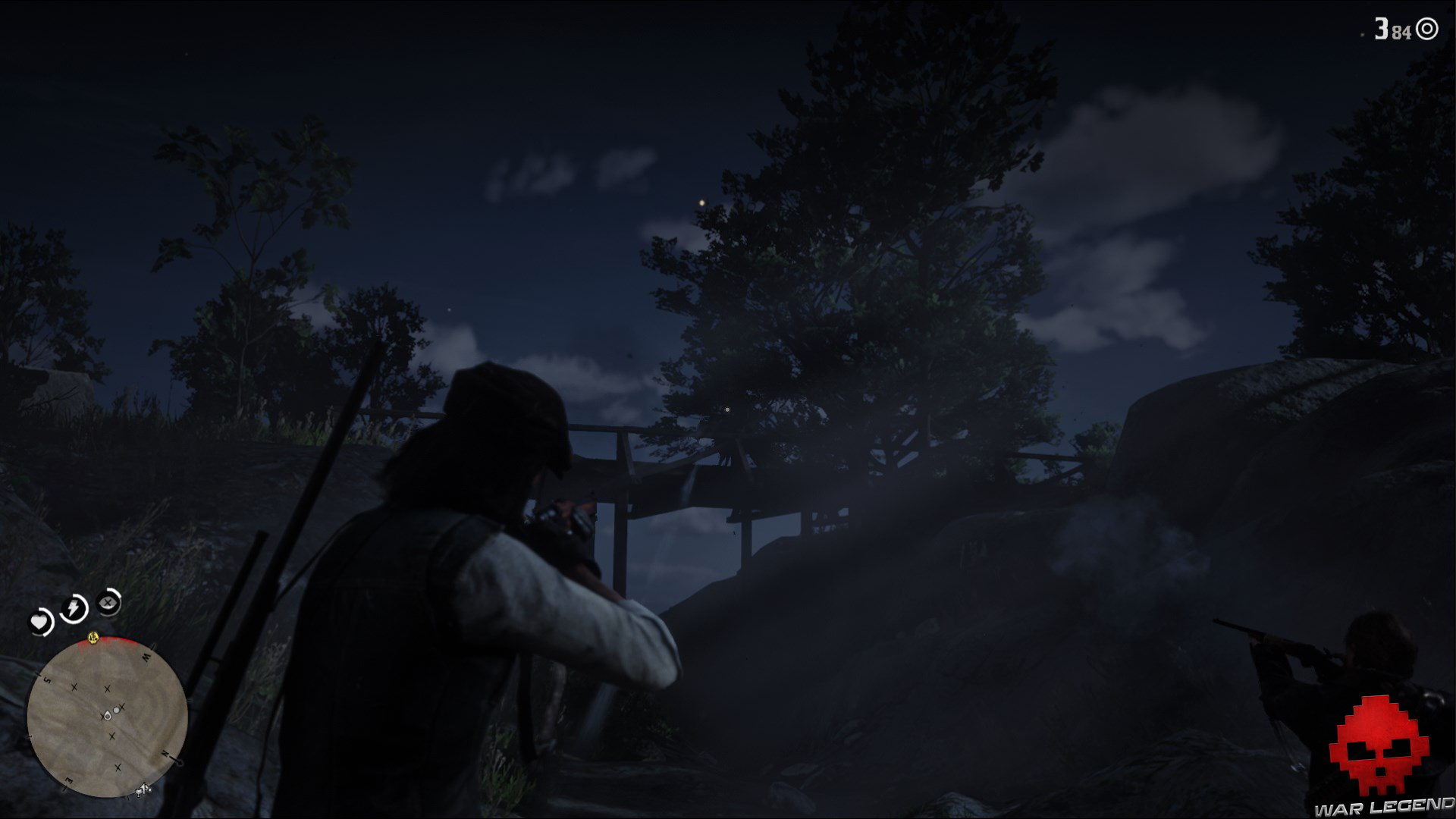
Task: Click the stamina lightning bolt icon
Action: coord(73,607)
